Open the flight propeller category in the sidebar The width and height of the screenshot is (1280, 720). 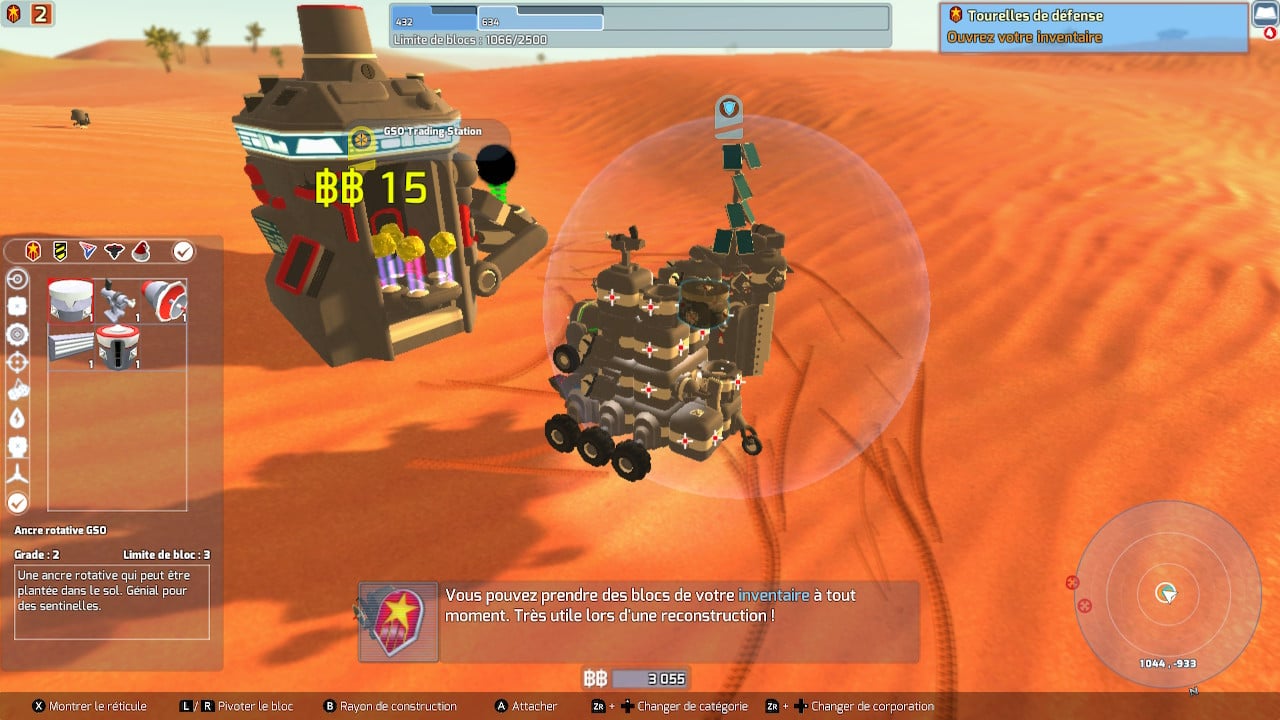point(16,472)
